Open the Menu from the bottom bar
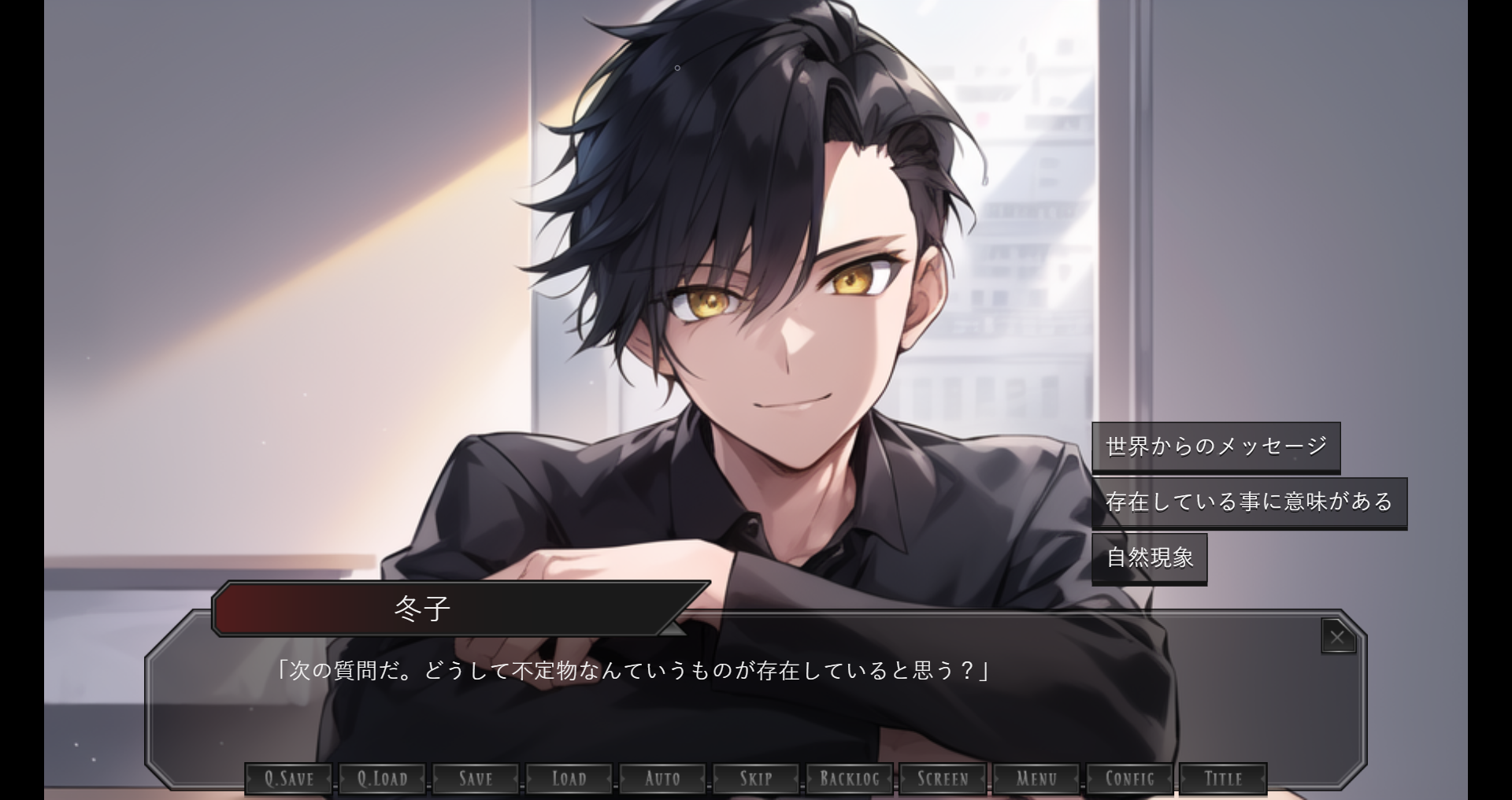Screen dimensions: 1512x800 click(1036, 779)
